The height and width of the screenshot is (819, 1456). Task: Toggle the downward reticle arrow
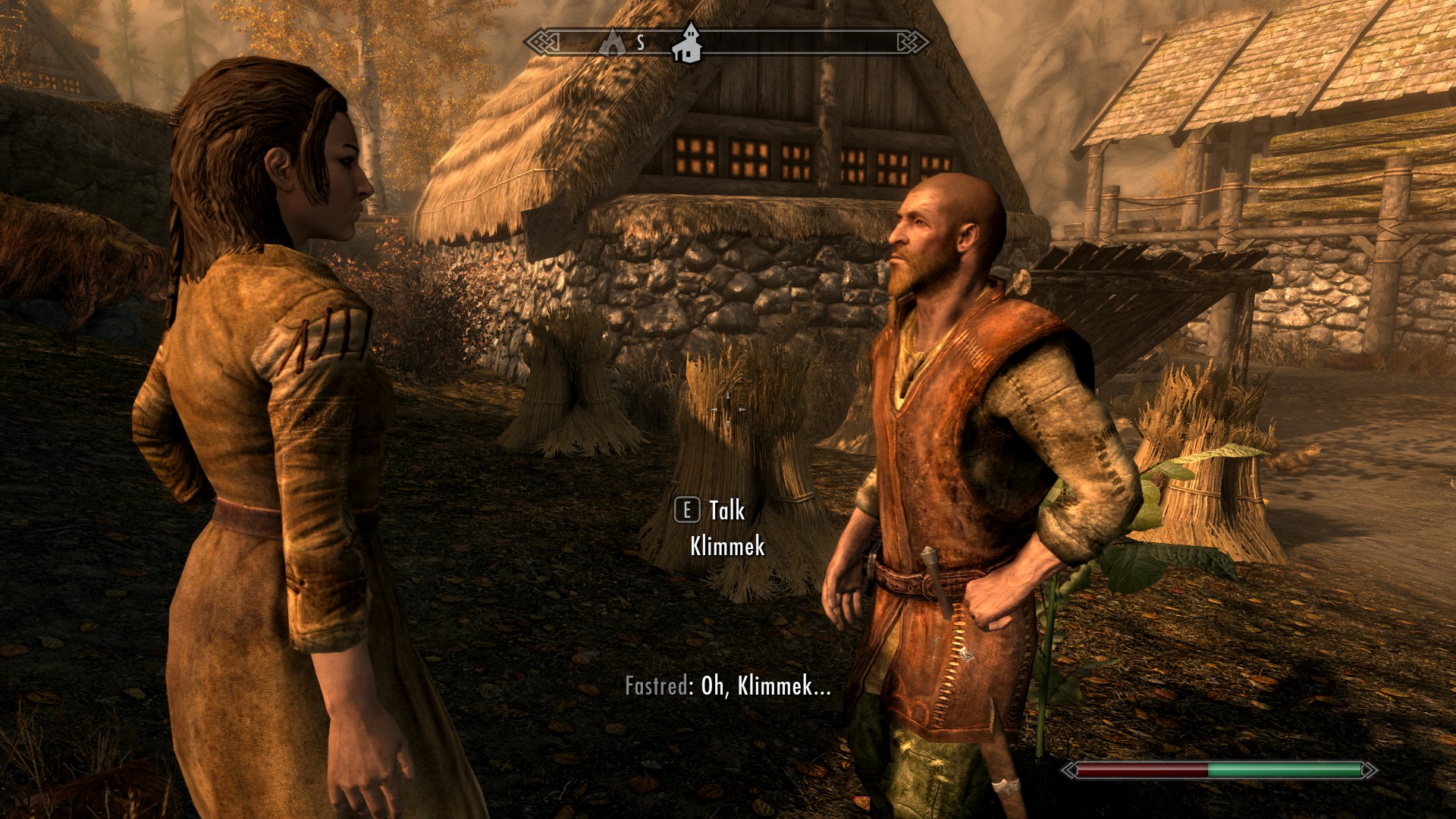(x=728, y=425)
